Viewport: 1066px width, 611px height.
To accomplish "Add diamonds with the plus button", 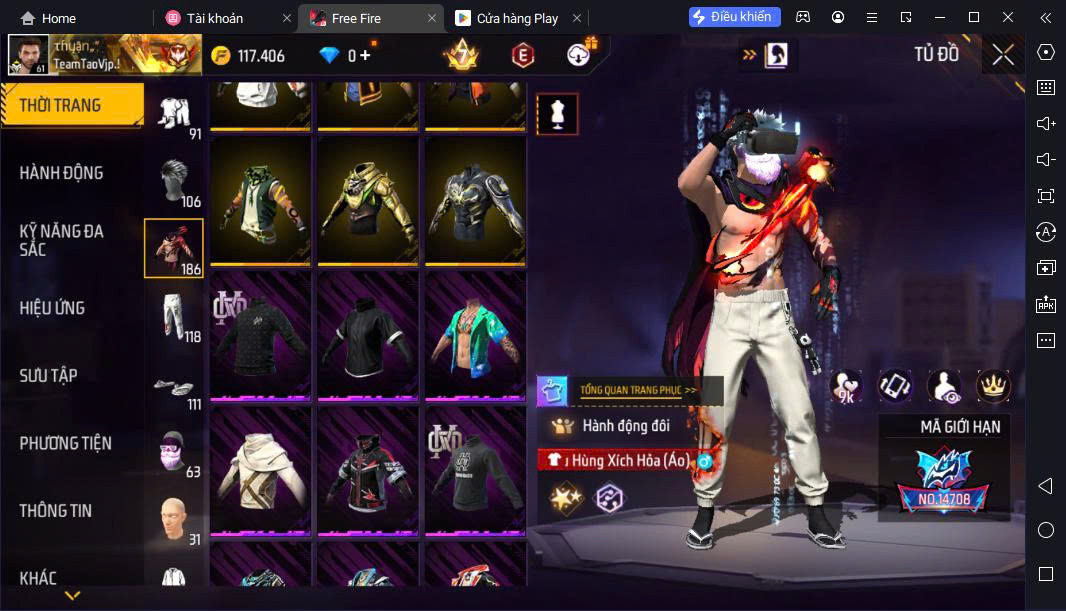I will 365,56.
